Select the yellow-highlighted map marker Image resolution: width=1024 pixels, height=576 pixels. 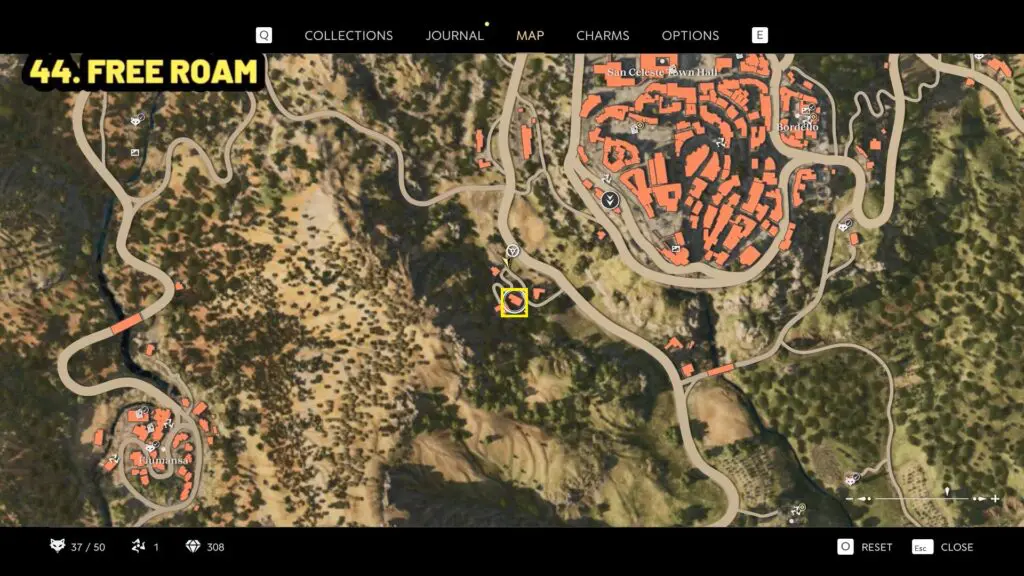click(514, 302)
